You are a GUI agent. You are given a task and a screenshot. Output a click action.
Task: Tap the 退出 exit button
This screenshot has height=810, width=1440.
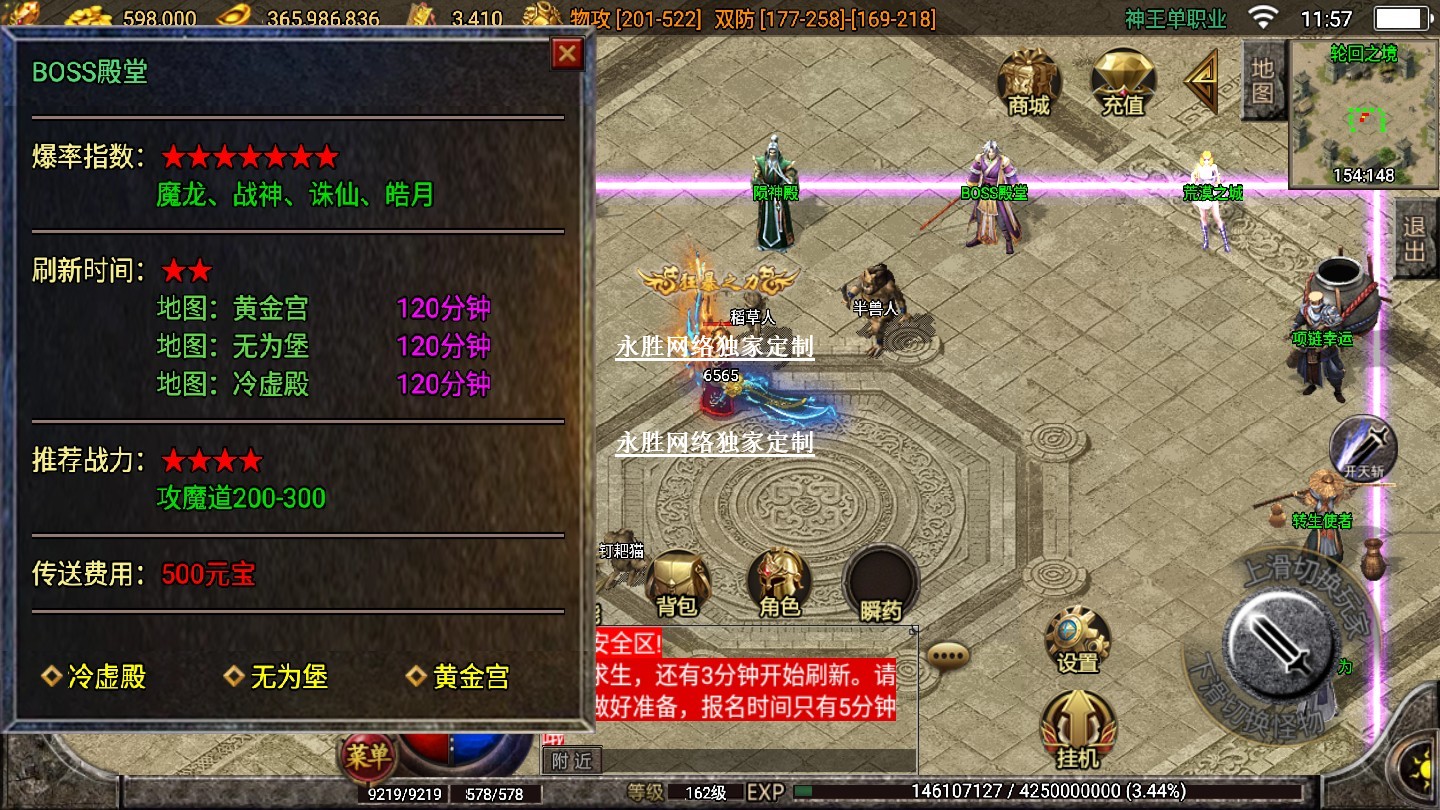[1415, 240]
